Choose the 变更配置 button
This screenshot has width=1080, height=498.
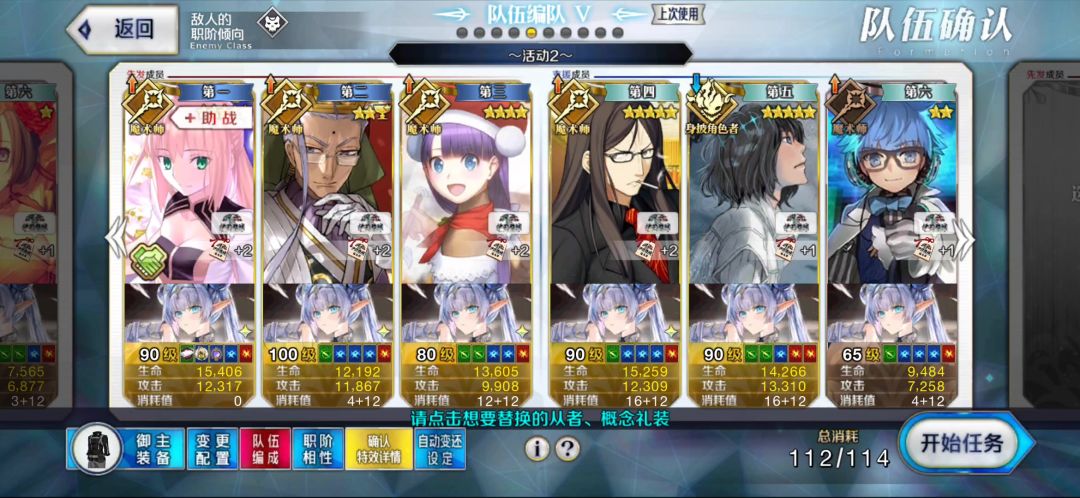[212, 449]
